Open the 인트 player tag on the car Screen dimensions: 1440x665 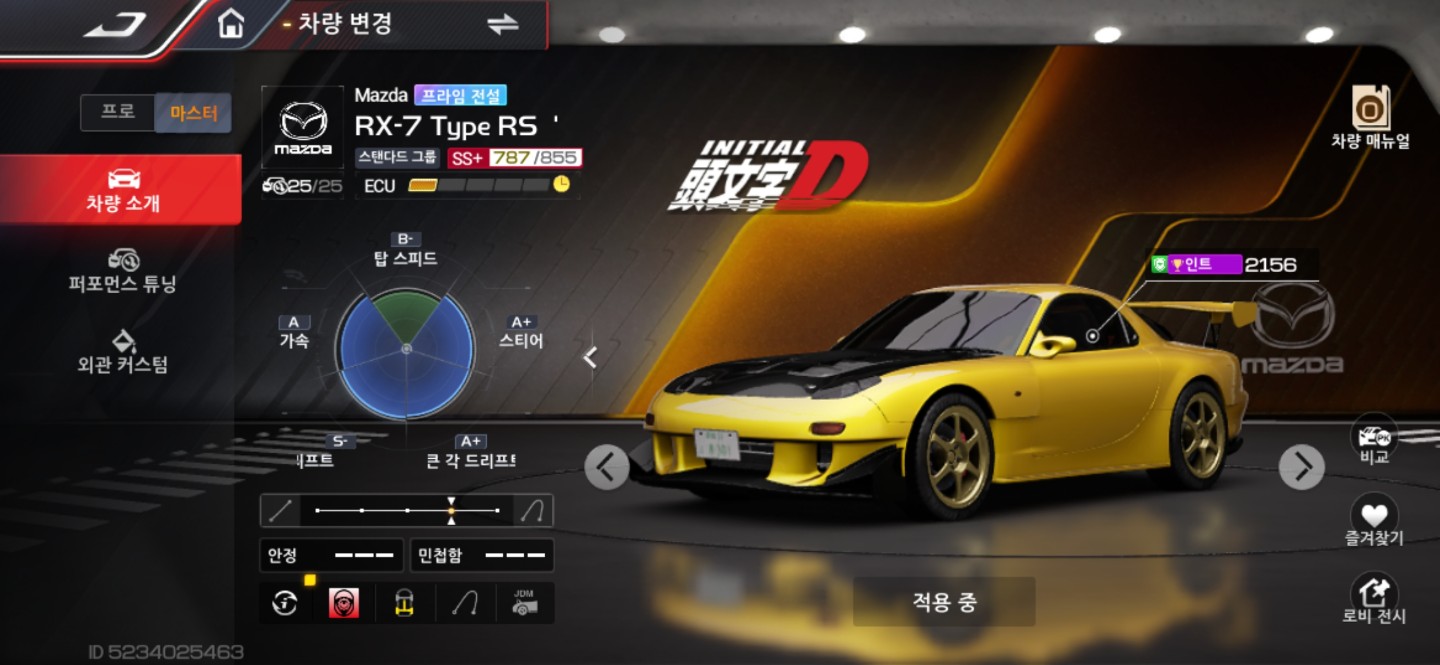(x=1197, y=265)
